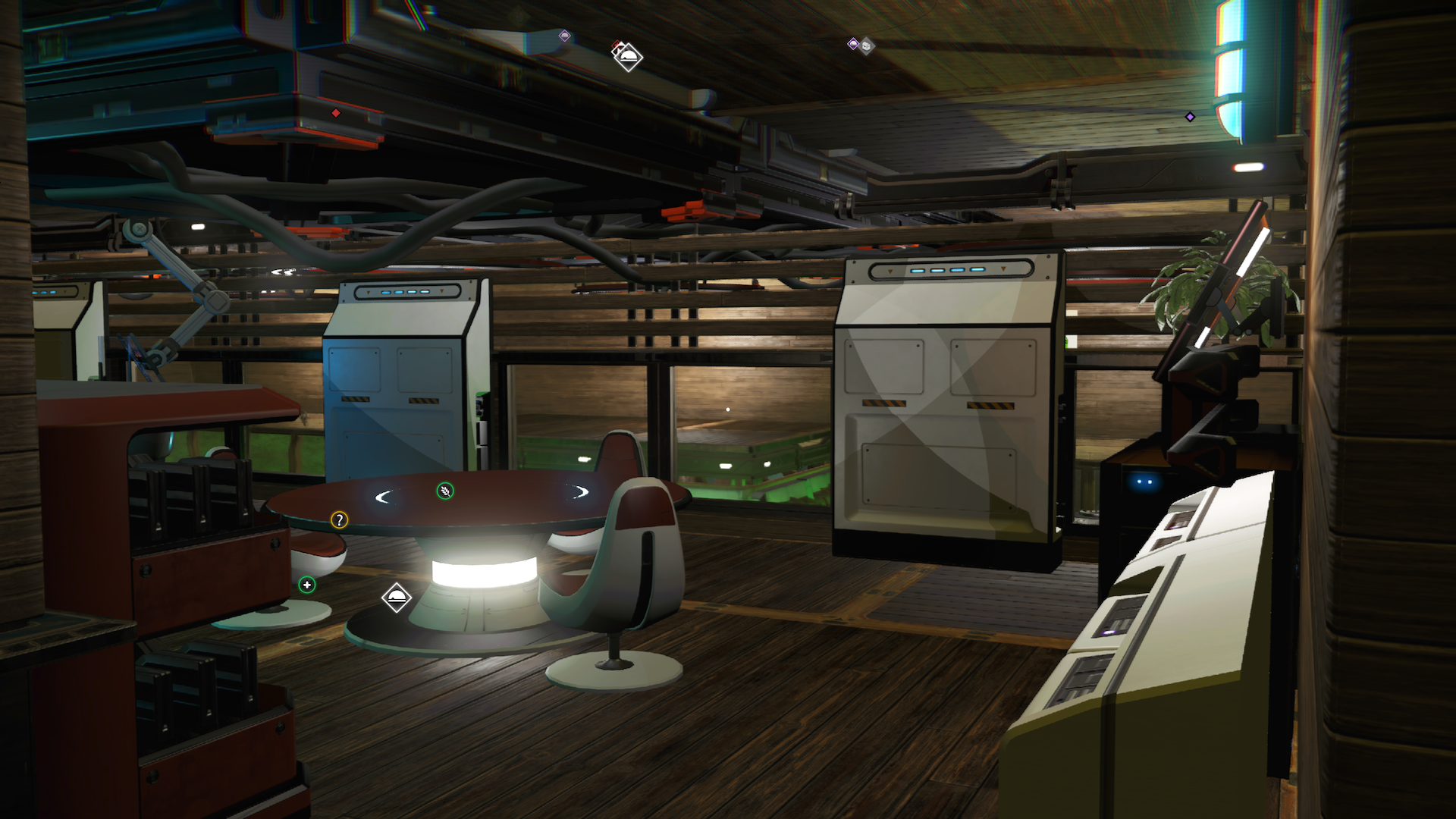Select the yellow question mark marker
This screenshot has height=819, width=1456.
coord(339,519)
